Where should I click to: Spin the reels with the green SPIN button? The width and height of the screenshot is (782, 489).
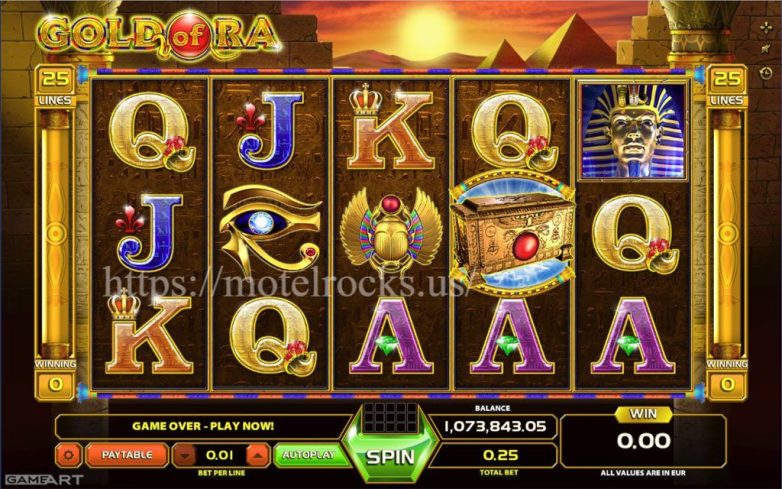(389, 456)
